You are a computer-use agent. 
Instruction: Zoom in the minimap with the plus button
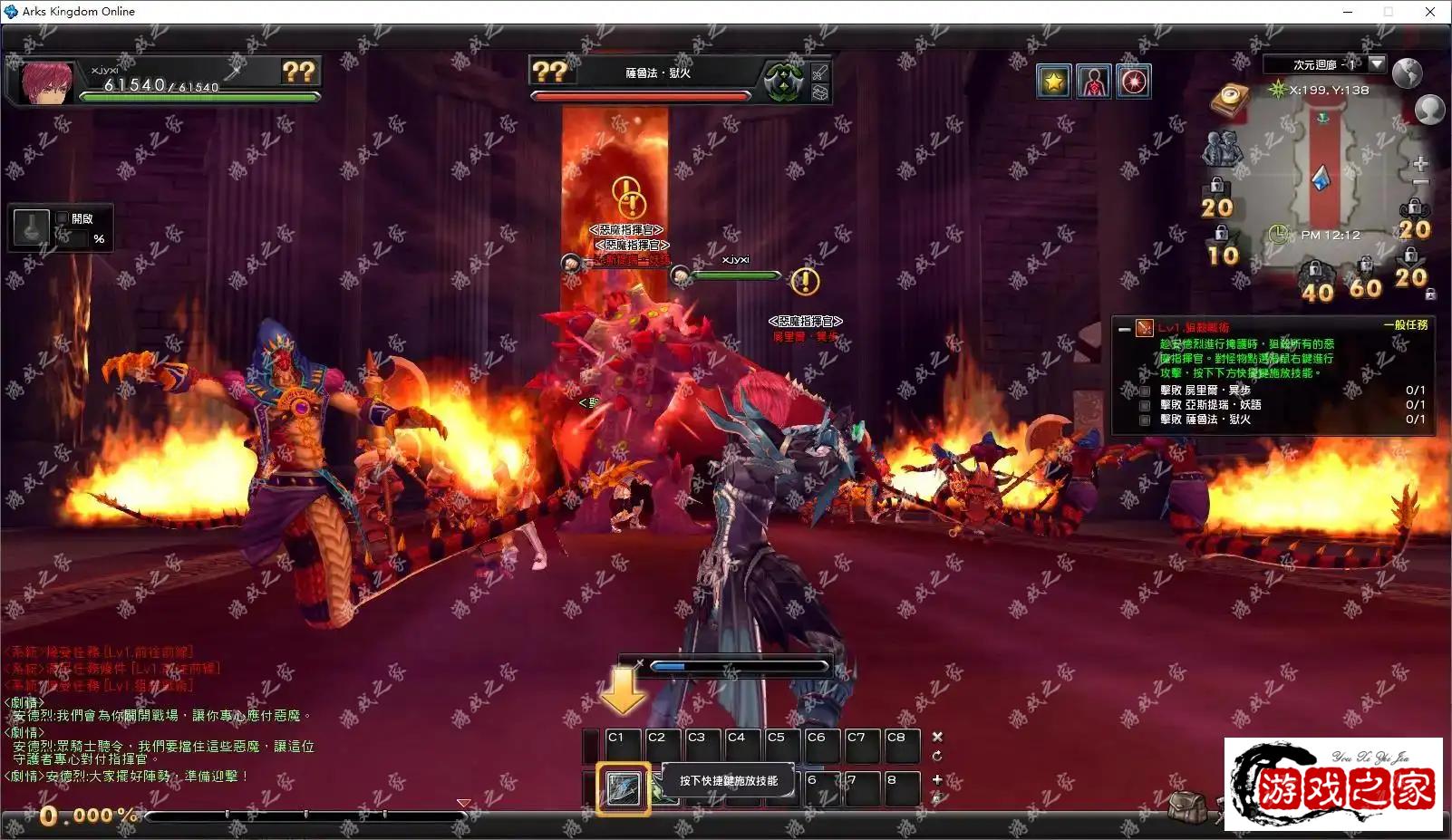1419,164
